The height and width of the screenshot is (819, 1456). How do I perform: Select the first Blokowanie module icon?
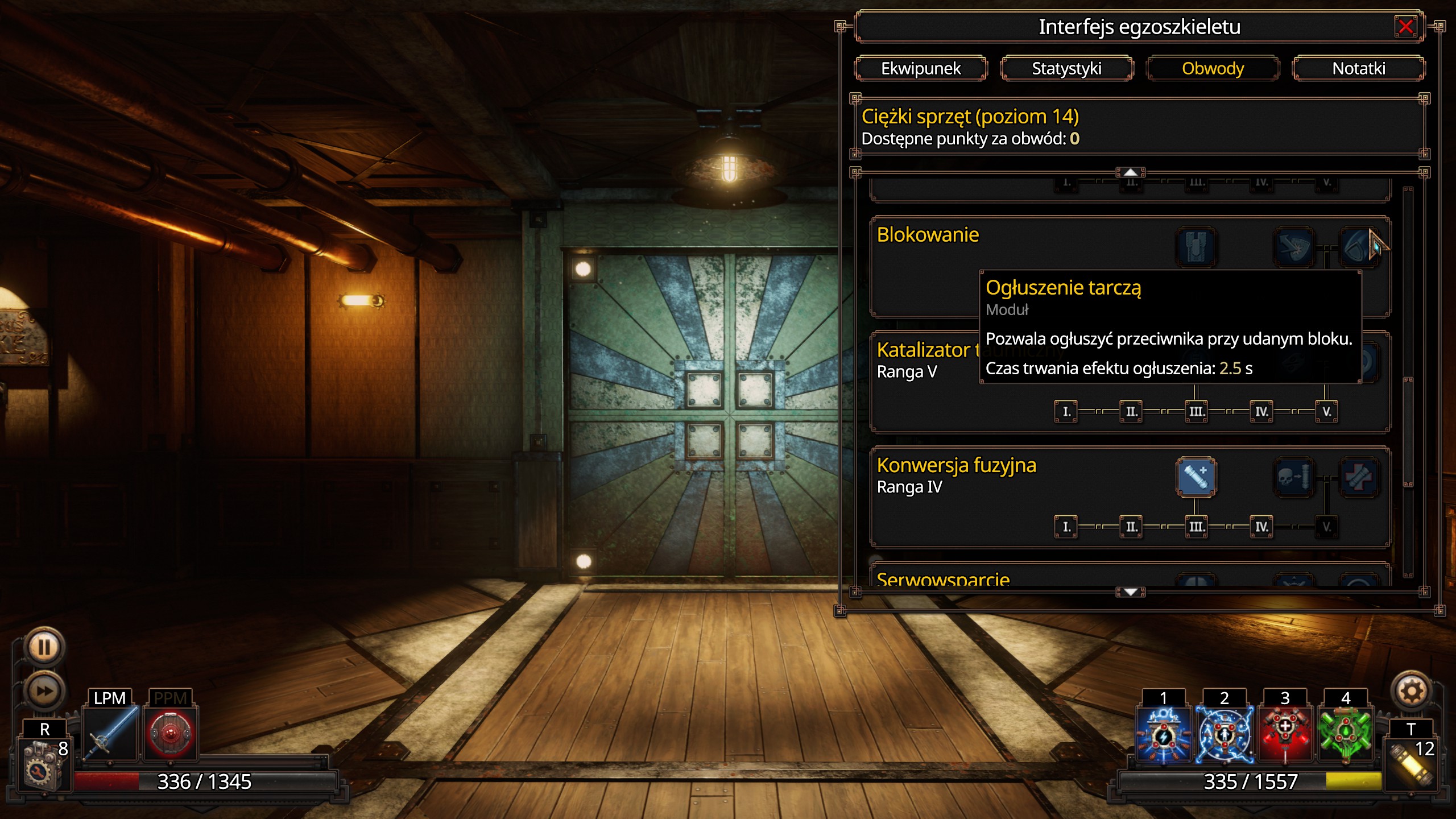click(x=1196, y=247)
